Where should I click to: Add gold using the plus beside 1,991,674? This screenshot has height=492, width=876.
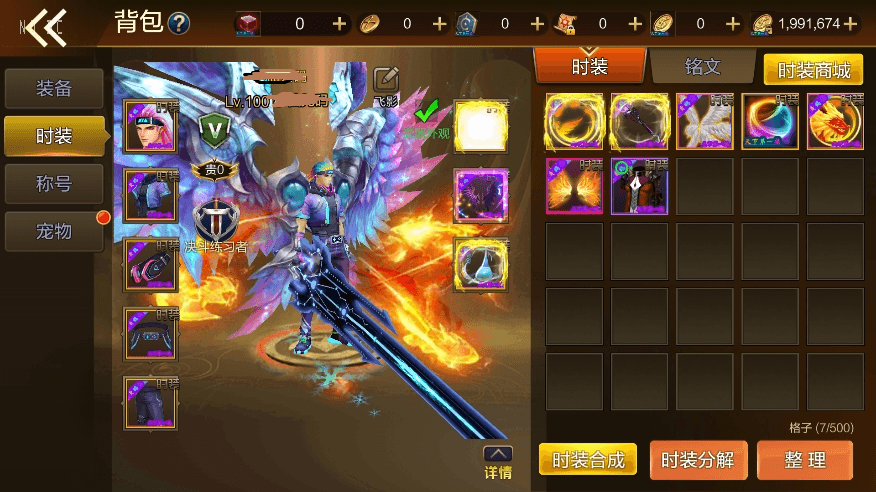pyautogui.click(x=851, y=23)
